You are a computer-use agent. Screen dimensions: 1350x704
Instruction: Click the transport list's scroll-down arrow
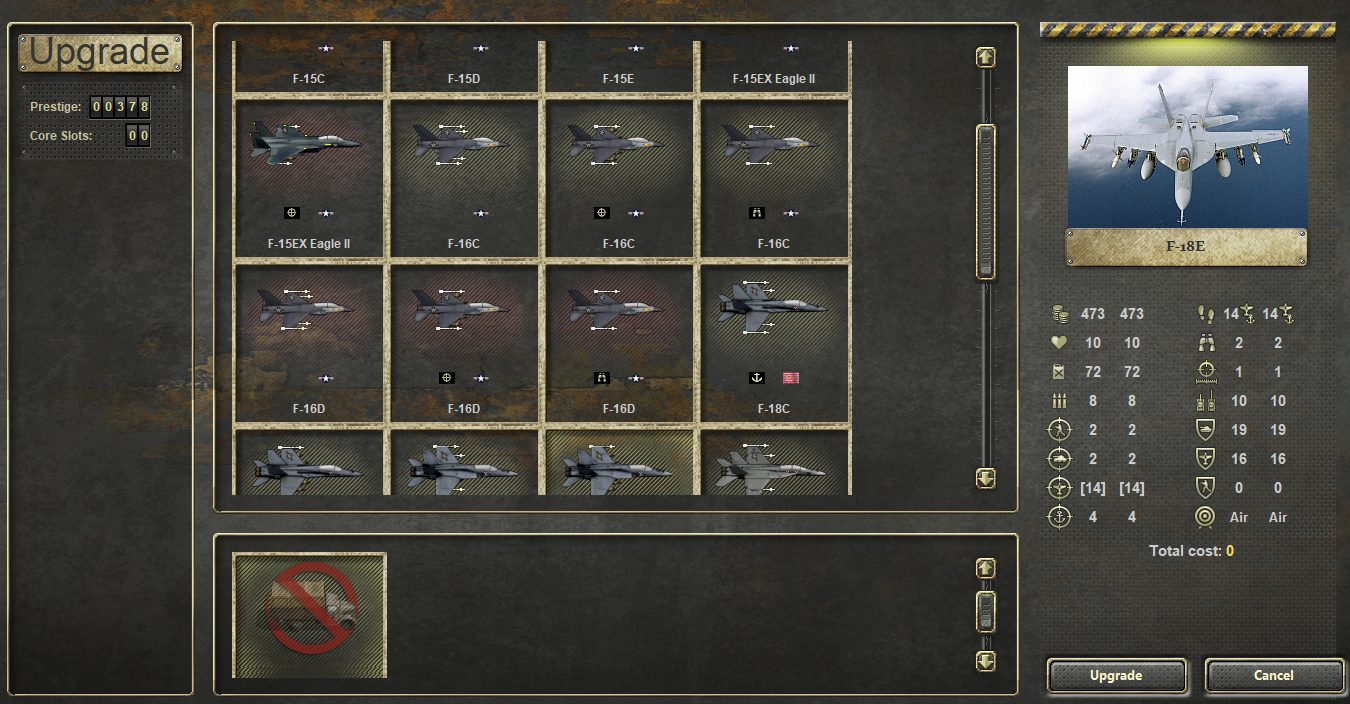coord(986,661)
